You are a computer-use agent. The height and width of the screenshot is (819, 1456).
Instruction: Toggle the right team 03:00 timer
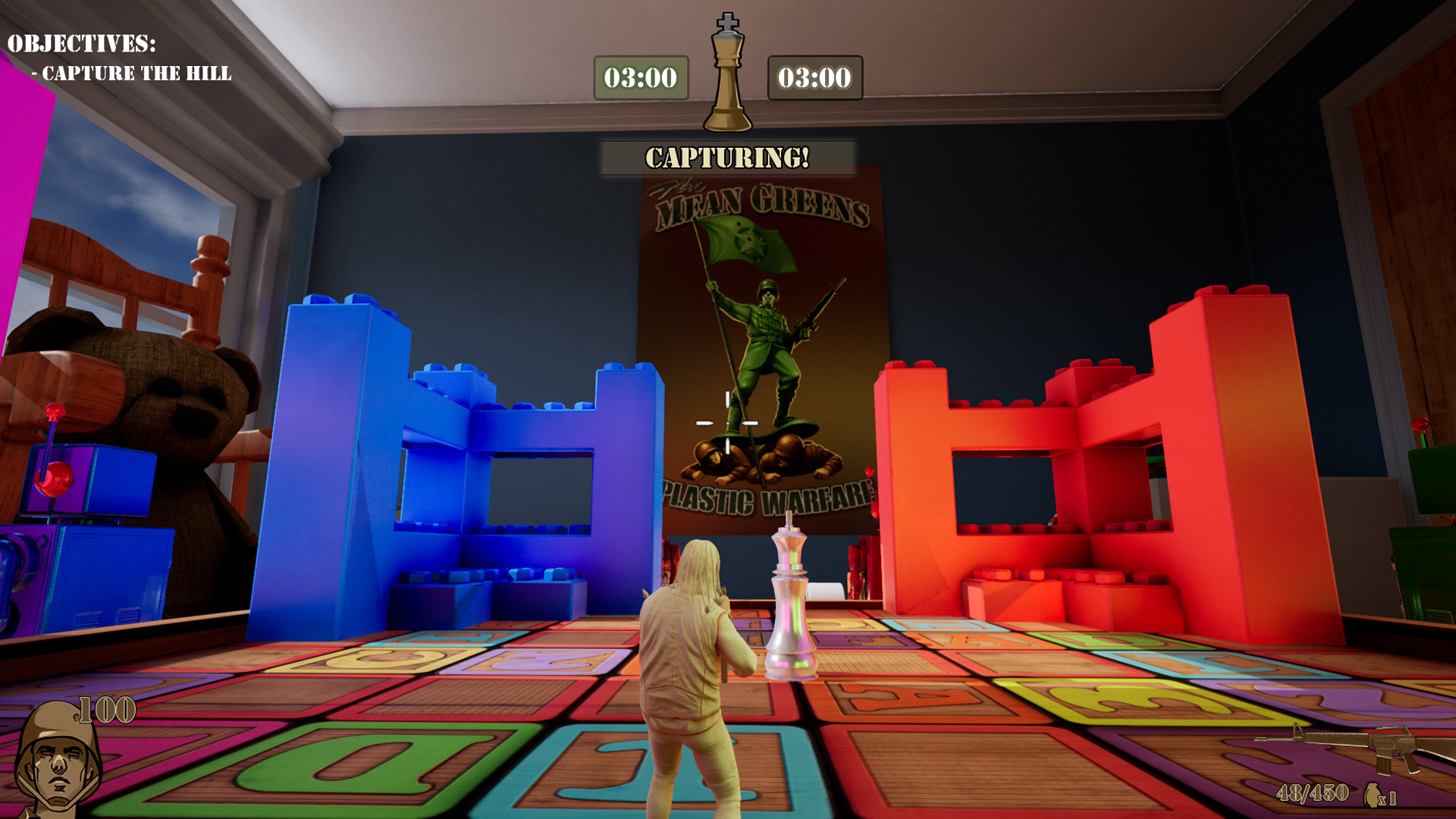pos(814,76)
